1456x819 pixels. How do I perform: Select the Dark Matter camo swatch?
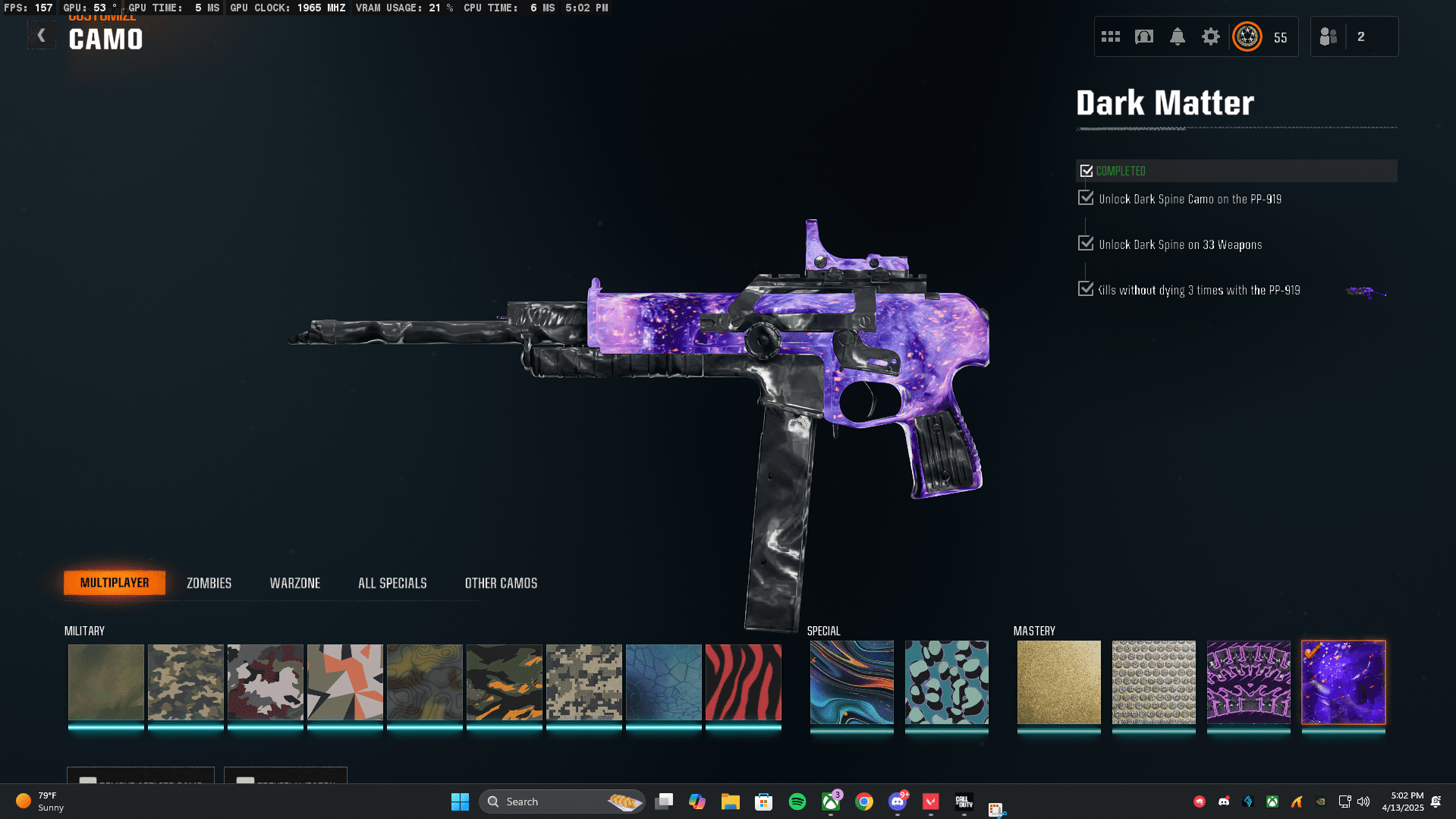point(1343,682)
